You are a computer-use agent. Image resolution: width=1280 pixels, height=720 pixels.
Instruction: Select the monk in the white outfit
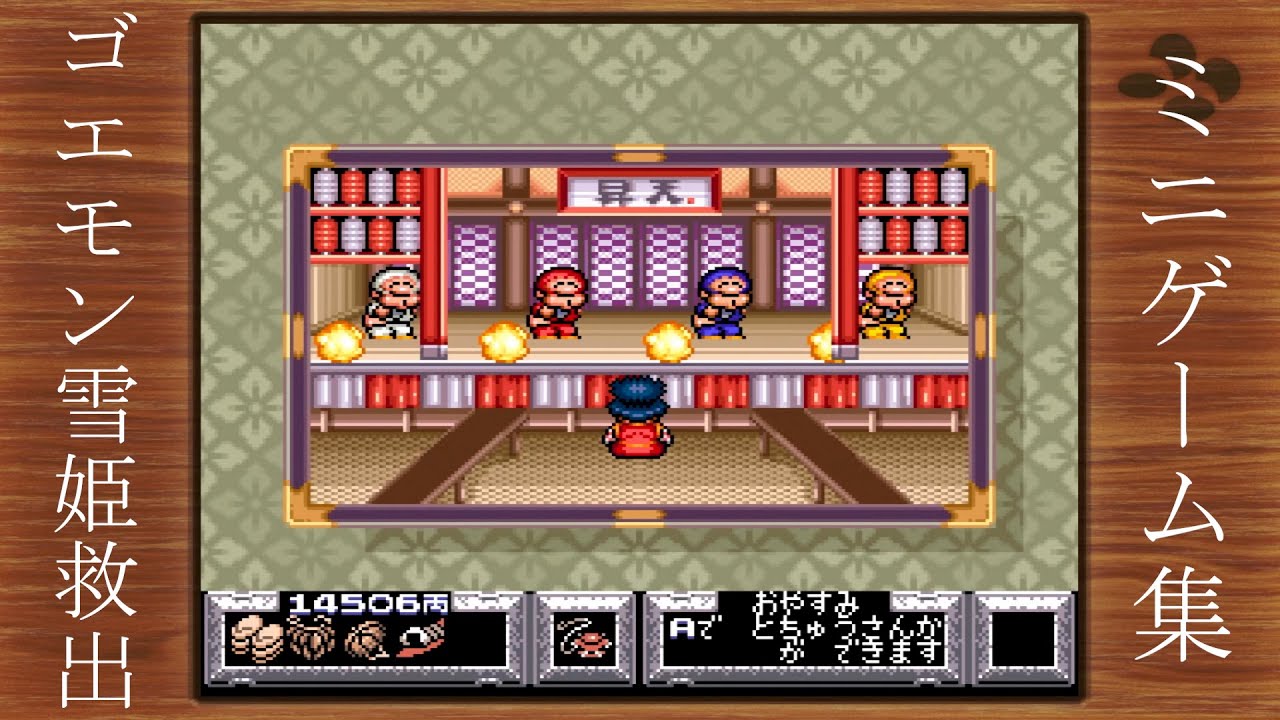[x=392, y=300]
